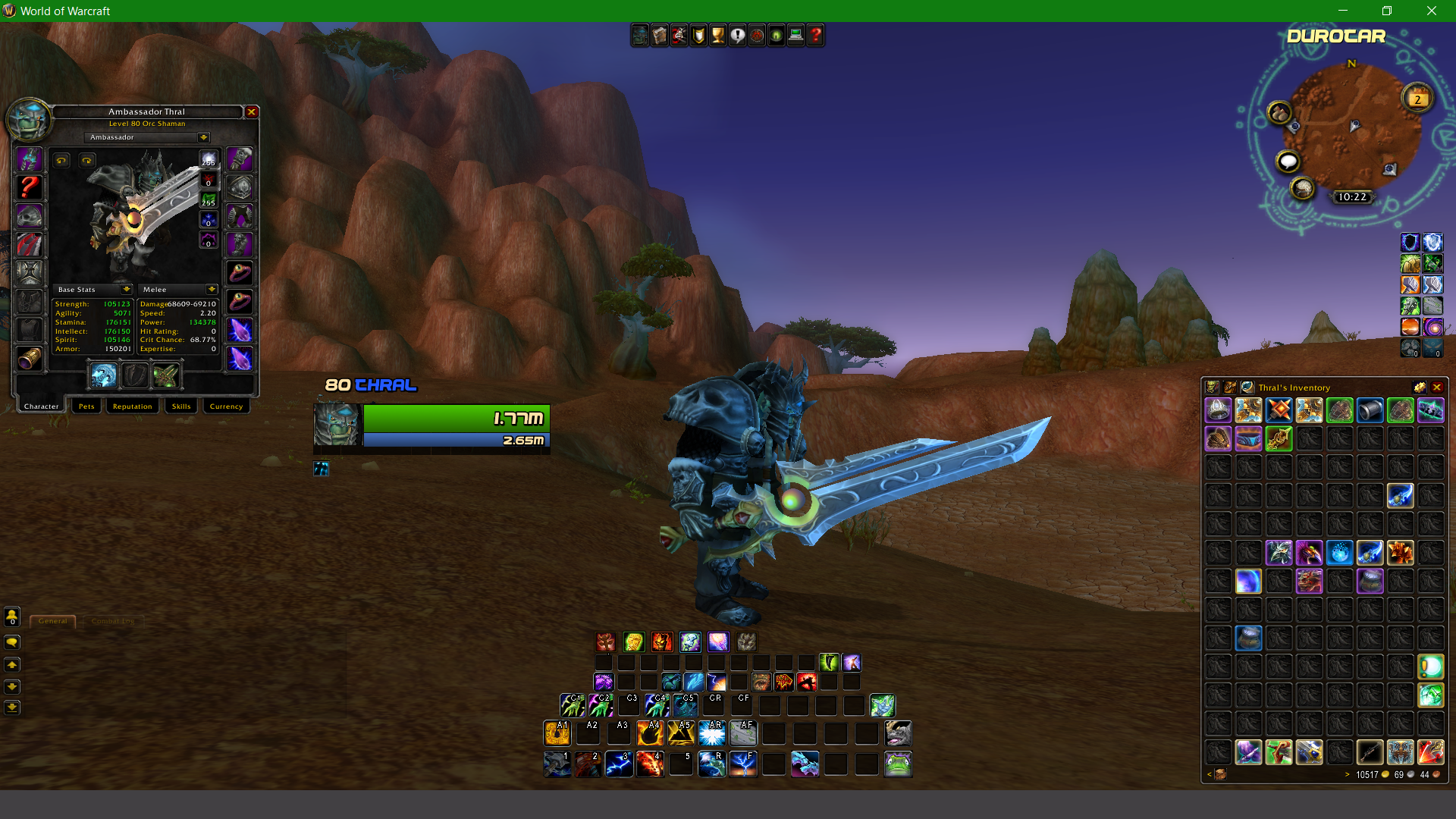Click the Durotar minimap
The image size is (1456, 819).
pos(1350,129)
